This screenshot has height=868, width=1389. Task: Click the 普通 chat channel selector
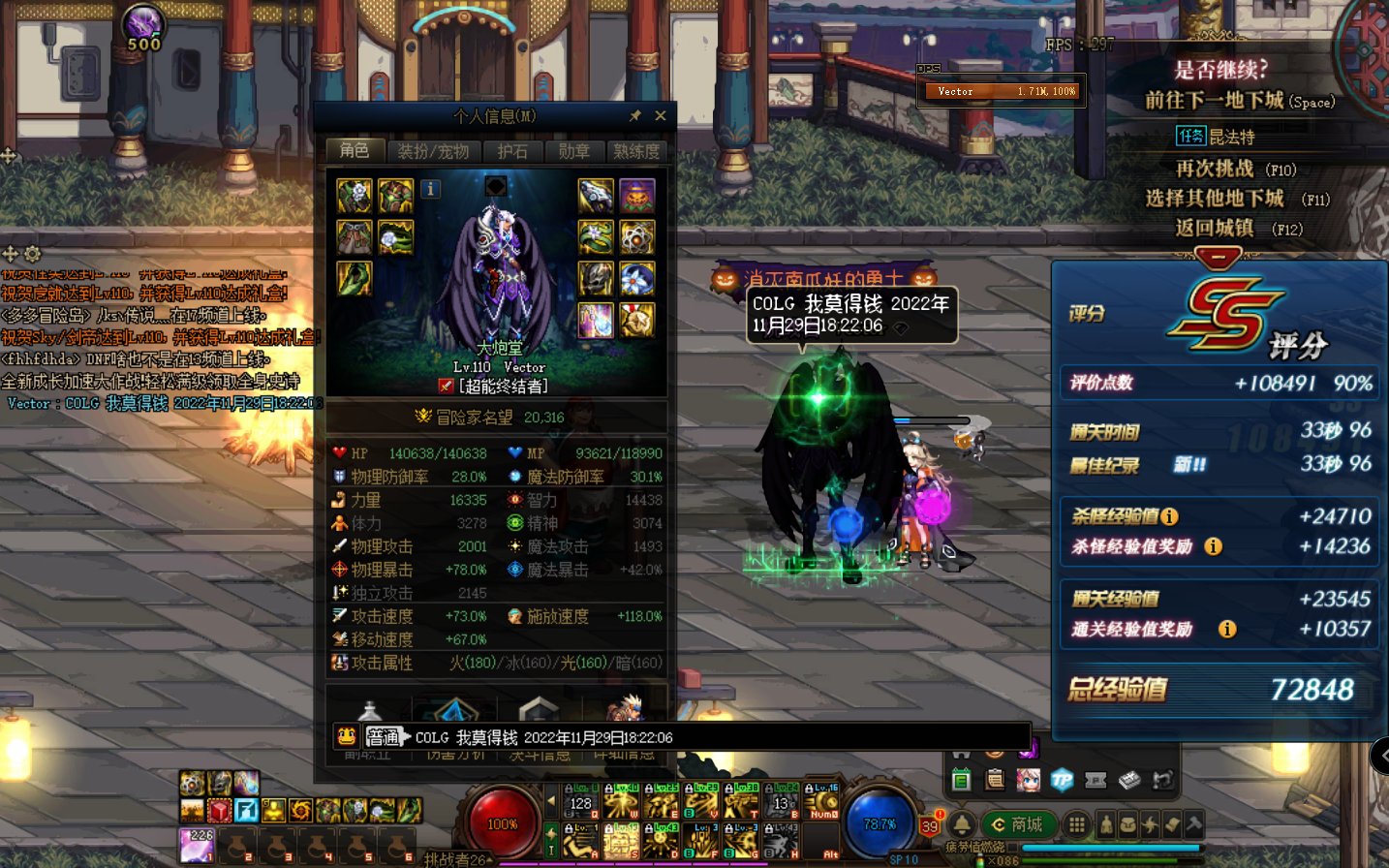pyautogui.click(x=383, y=737)
